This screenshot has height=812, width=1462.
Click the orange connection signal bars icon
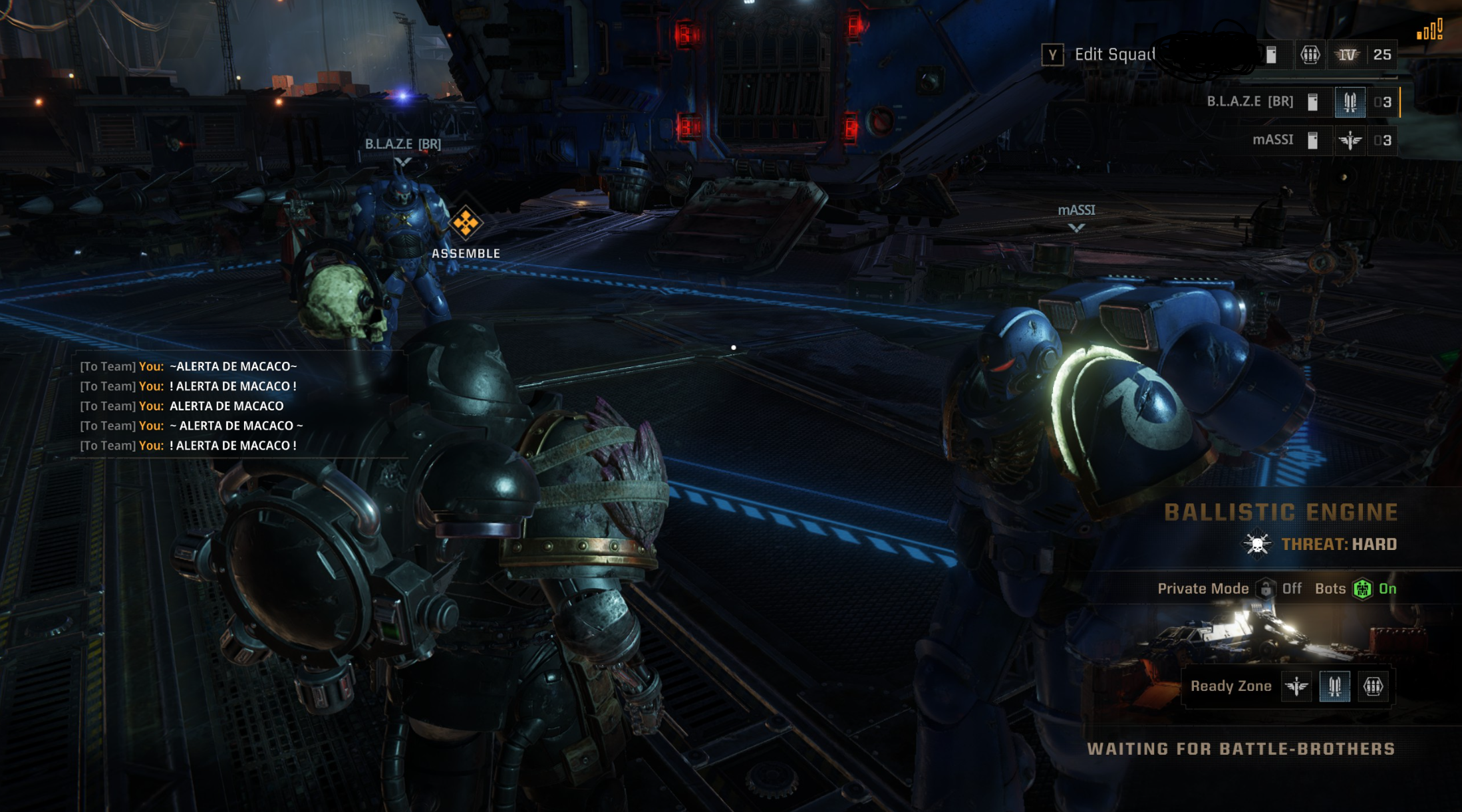pyautogui.click(x=1429, y=30)
